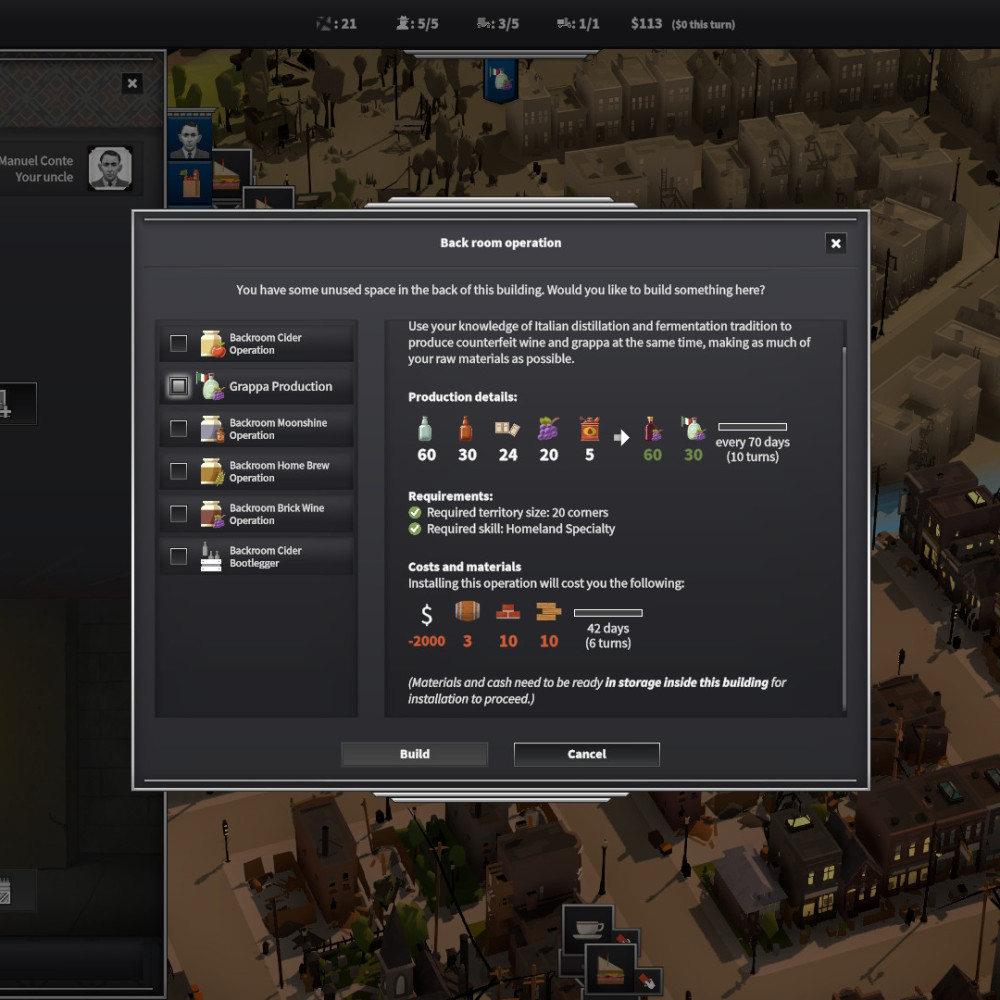Image resolution: width=1000 pixels, height=1000 pixels.
Task: Click the Build button
Action: pos(414,754)
